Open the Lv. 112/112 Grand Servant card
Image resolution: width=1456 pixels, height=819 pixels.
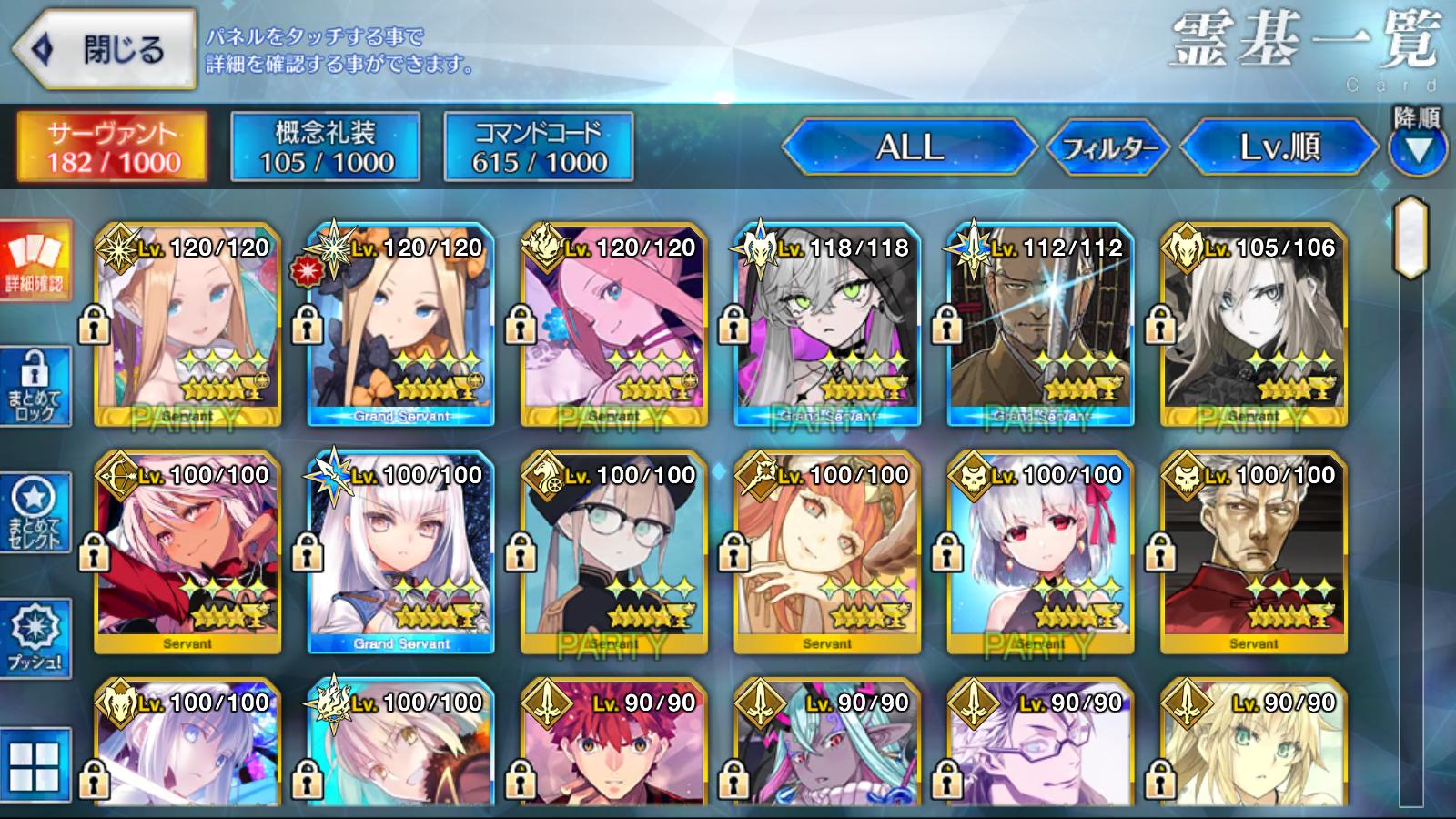click(1040, 325)
